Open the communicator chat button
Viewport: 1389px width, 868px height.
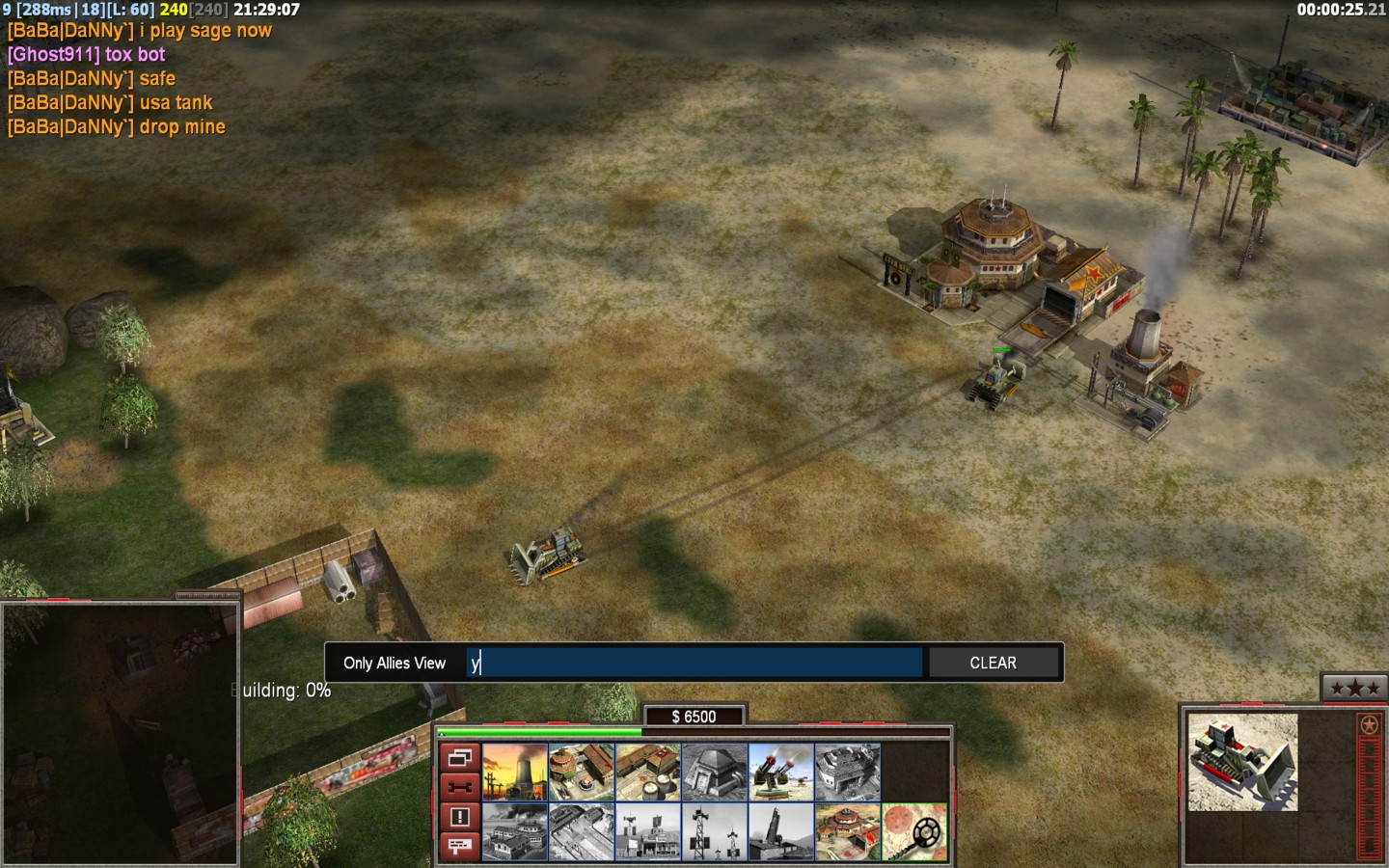tap(460, 846)
